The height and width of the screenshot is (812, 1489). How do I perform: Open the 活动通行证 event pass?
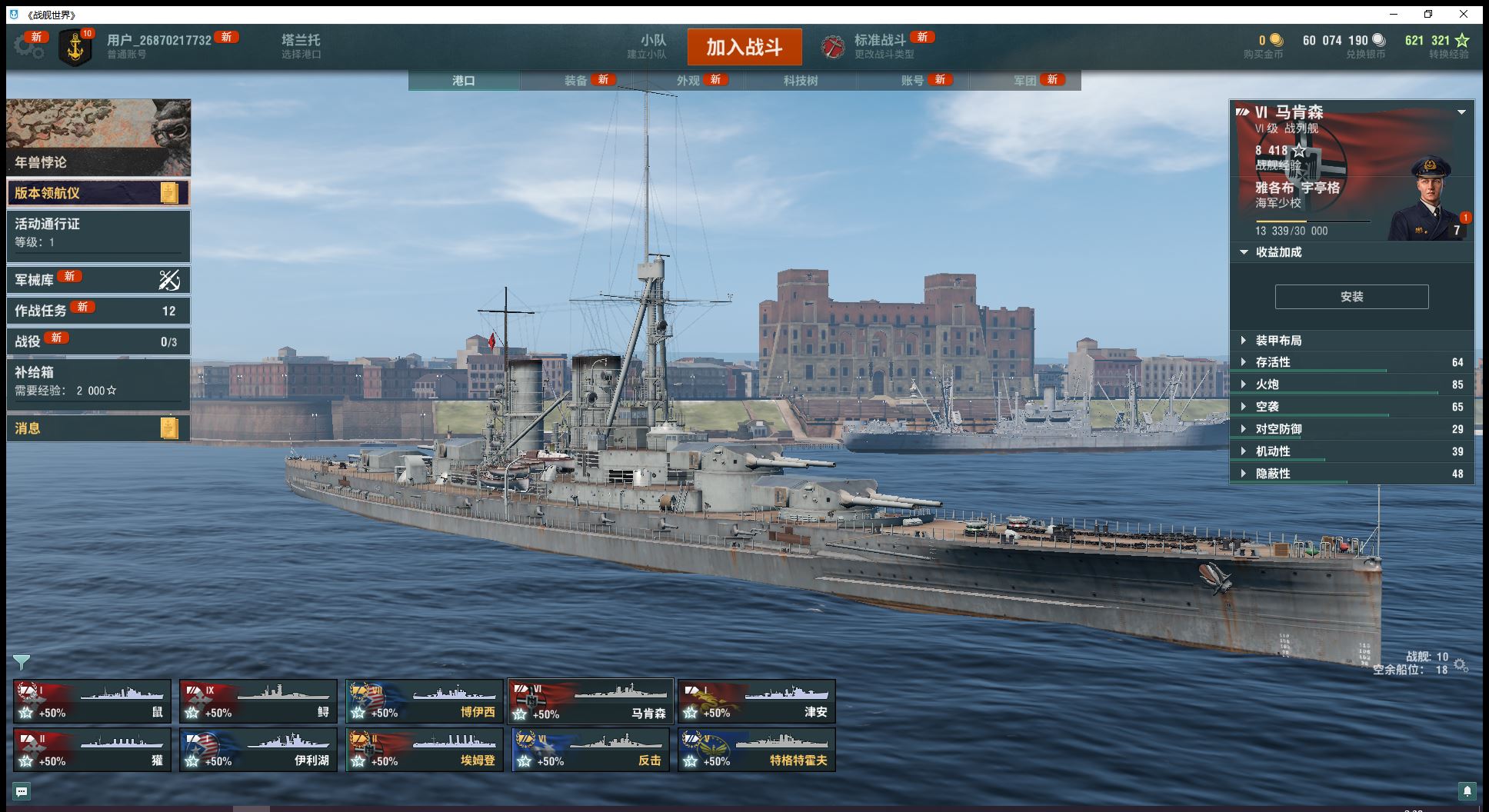98,232
